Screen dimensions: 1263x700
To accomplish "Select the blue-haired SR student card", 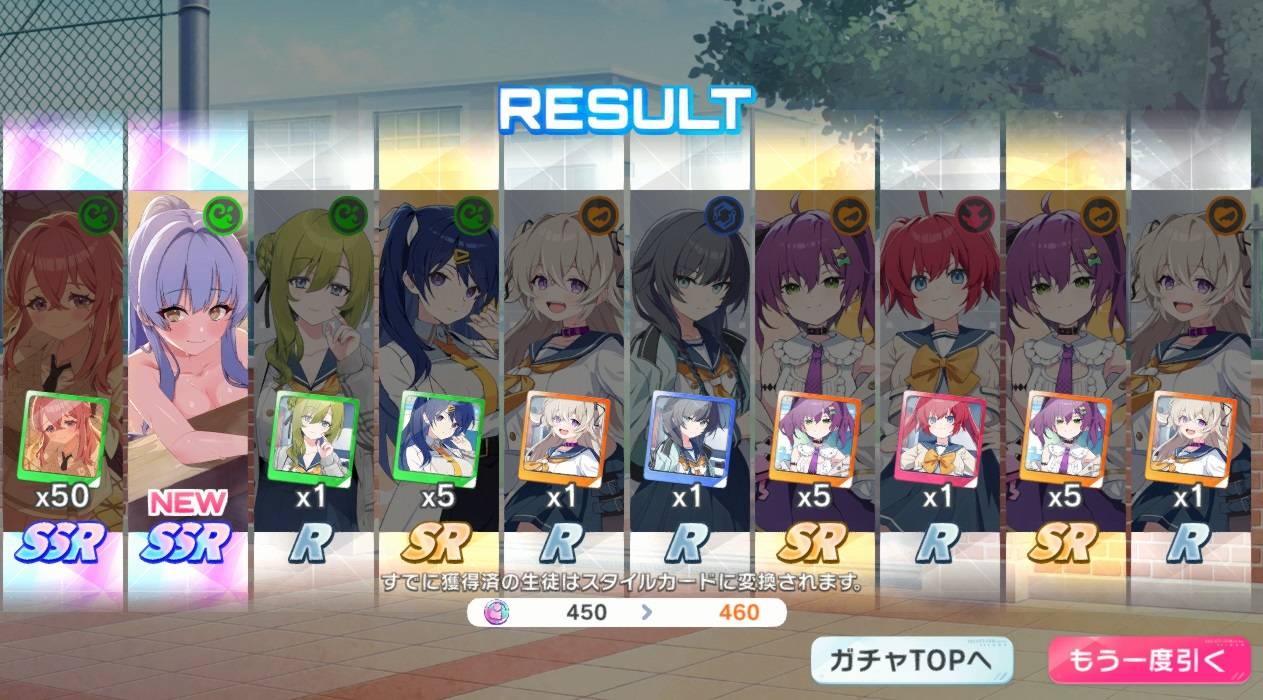I will tap(438, 360).
